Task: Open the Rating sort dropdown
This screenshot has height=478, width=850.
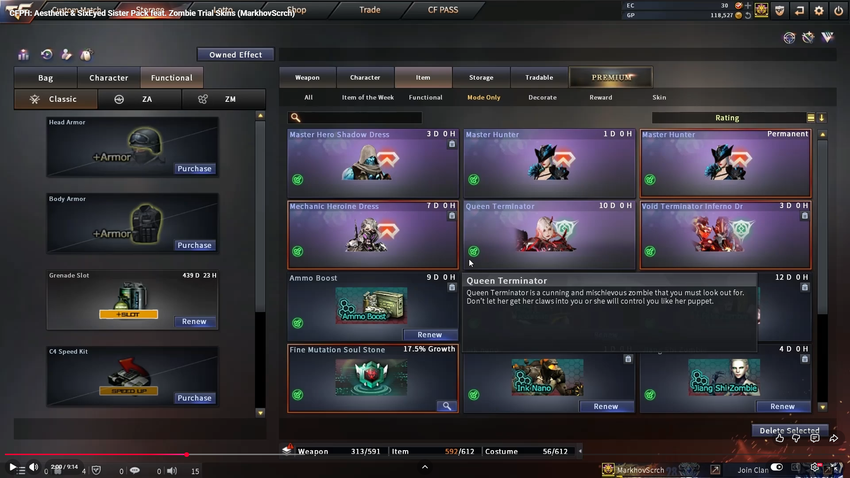Action: point(727,118)
